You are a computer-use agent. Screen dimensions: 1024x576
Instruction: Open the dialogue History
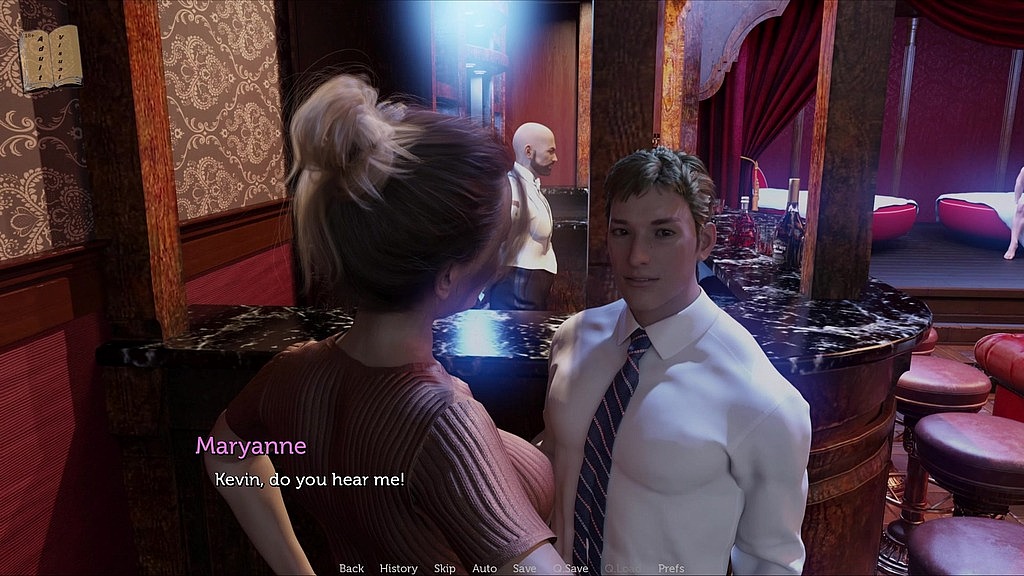coord(398,568)
